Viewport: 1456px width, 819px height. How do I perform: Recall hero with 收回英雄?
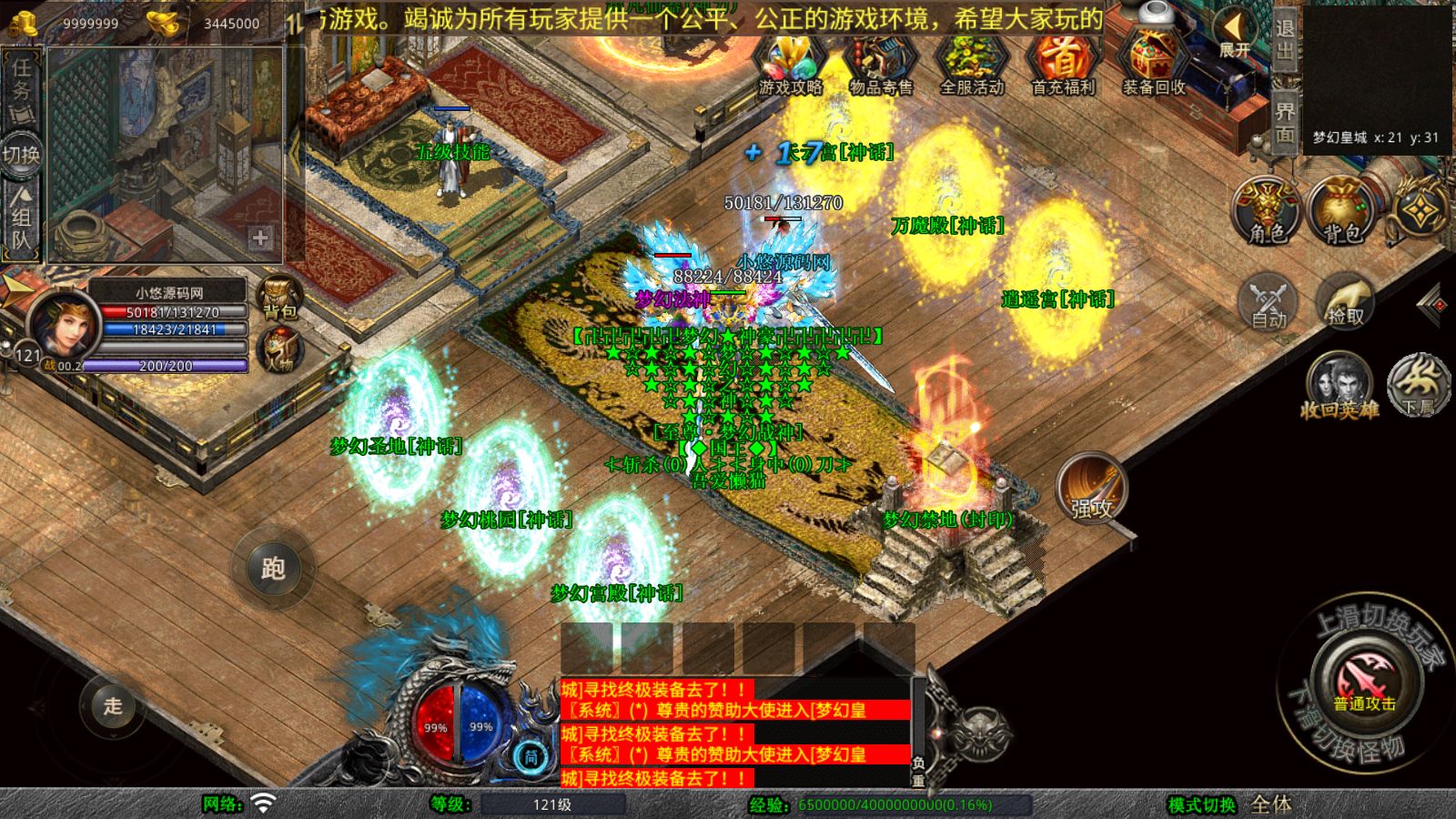[1339, 387]
